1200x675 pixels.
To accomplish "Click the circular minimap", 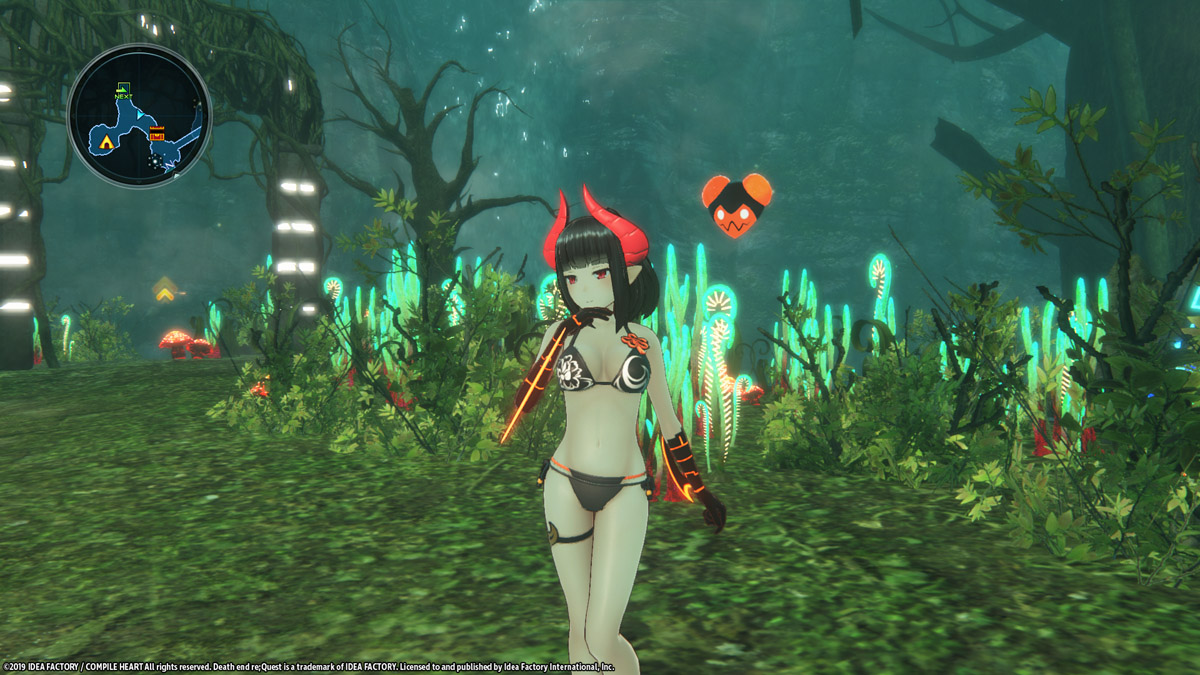I will click(139, 115).
